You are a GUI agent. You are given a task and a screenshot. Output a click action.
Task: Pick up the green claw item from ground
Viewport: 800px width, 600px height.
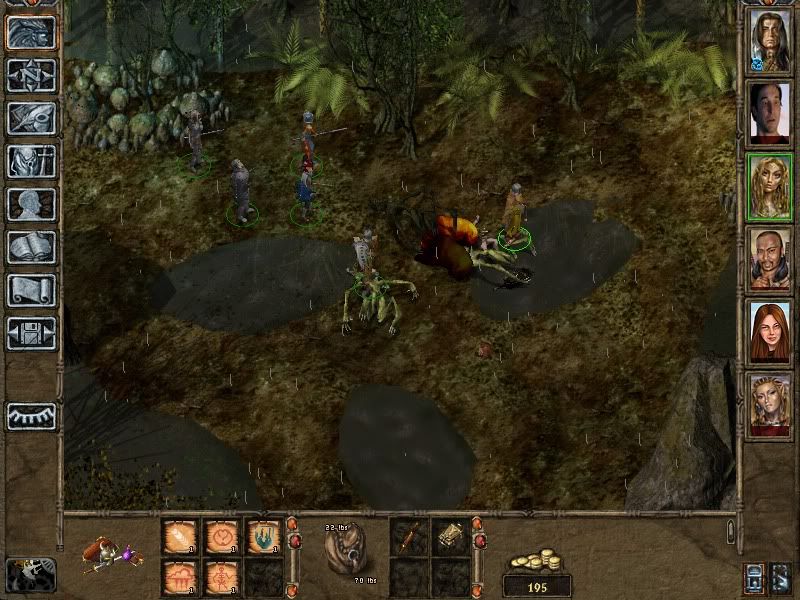(x=263, y=537)
